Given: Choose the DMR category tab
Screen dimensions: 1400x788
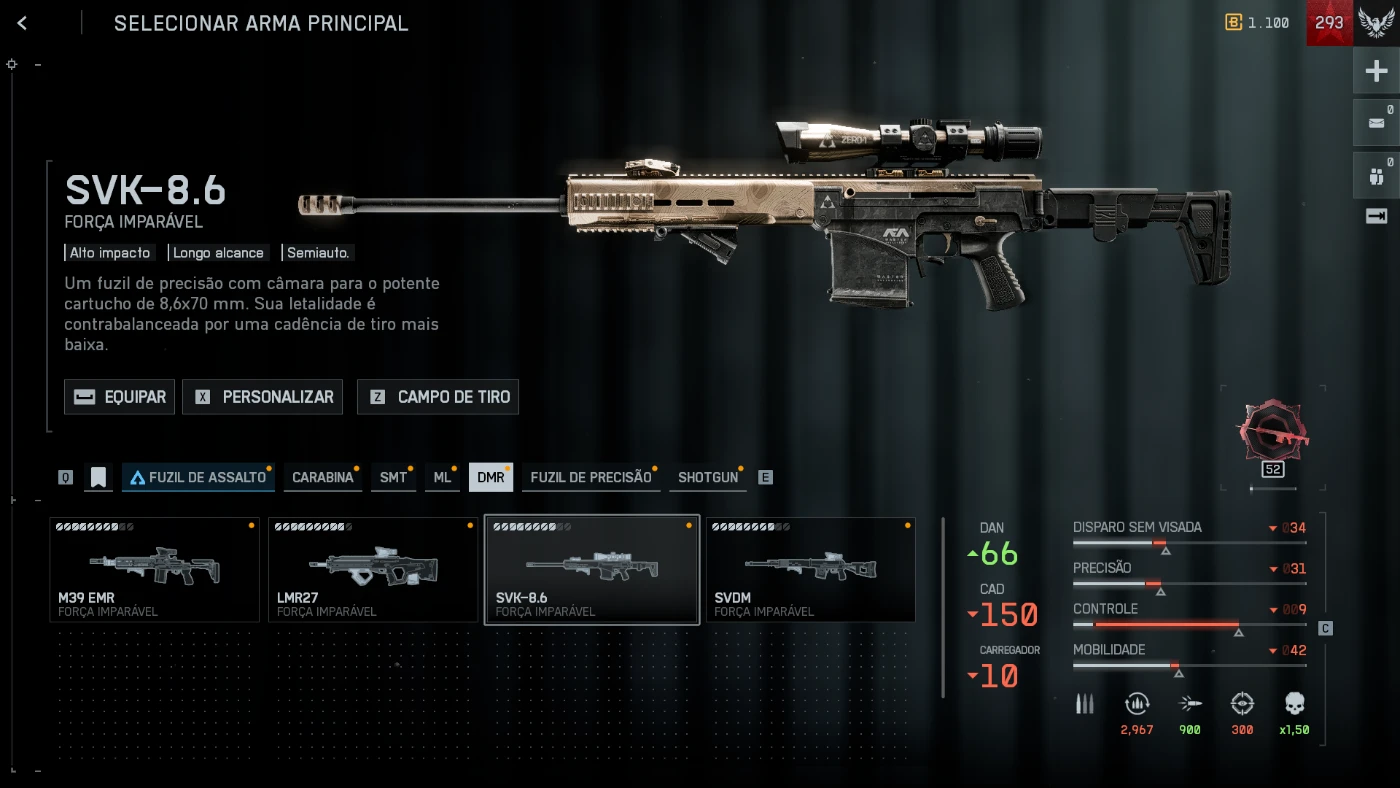Looking at the screenshot, I should [x=490, y=477].
